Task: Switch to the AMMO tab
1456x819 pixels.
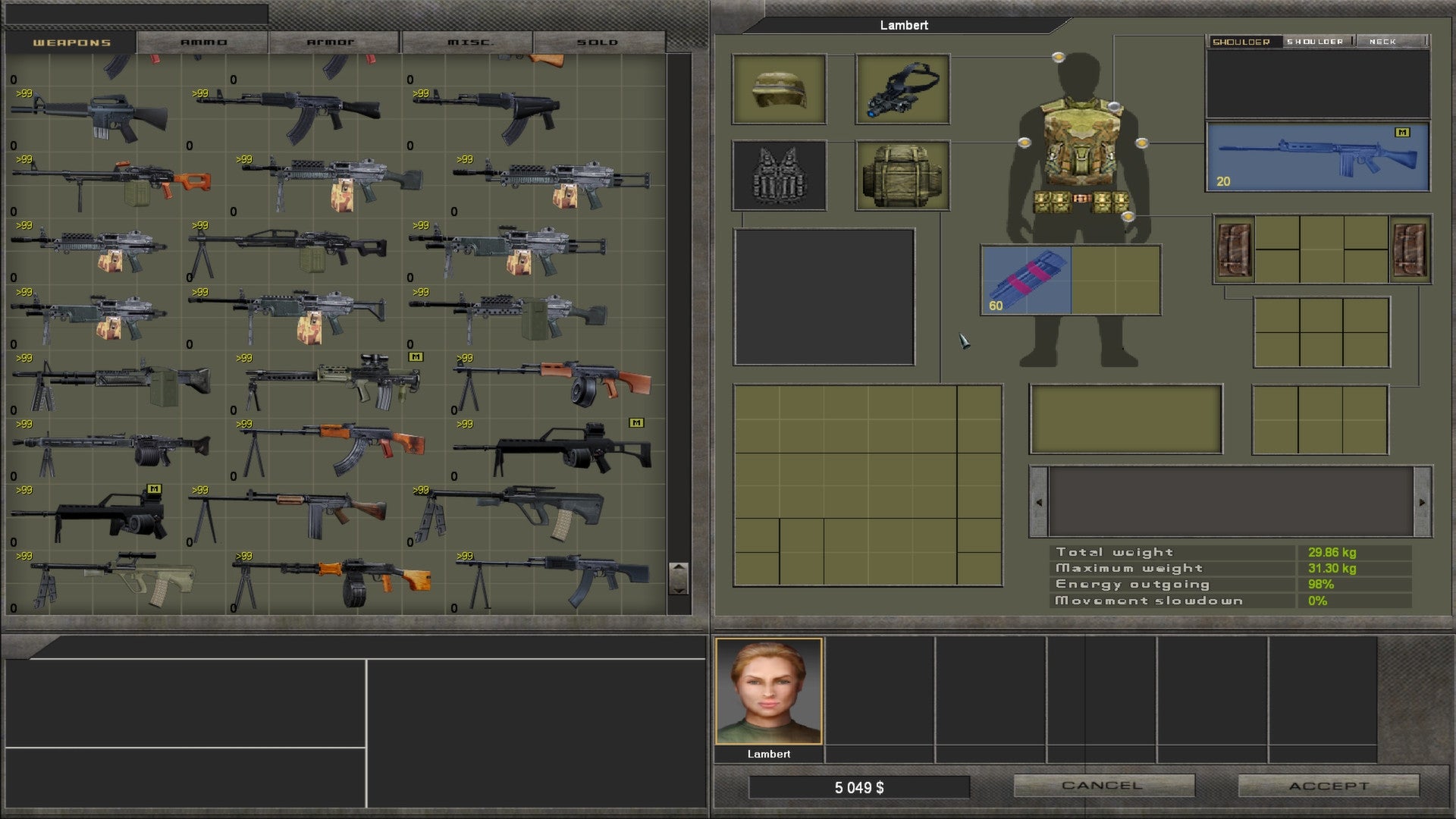Action: [203, 42]
